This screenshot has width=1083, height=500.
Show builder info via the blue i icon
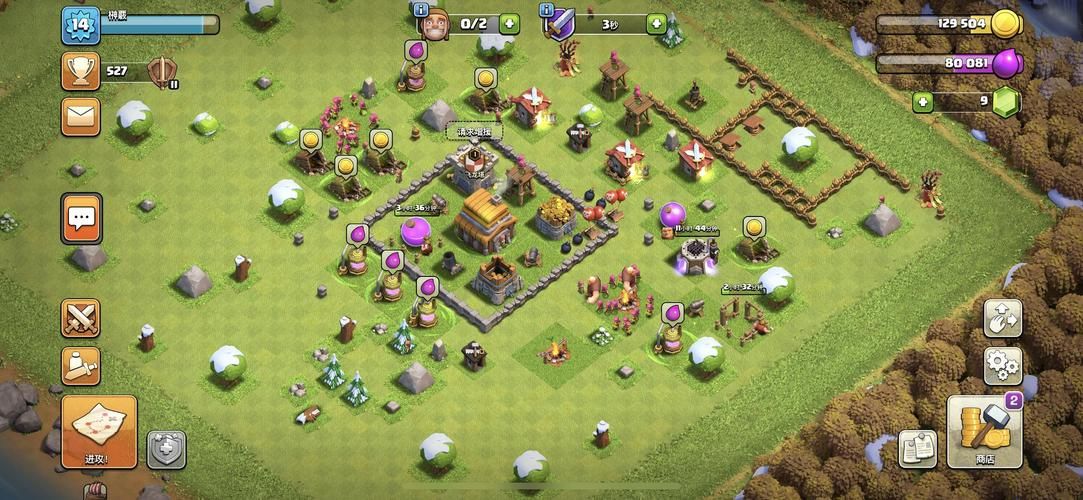[x=420, y=9]
